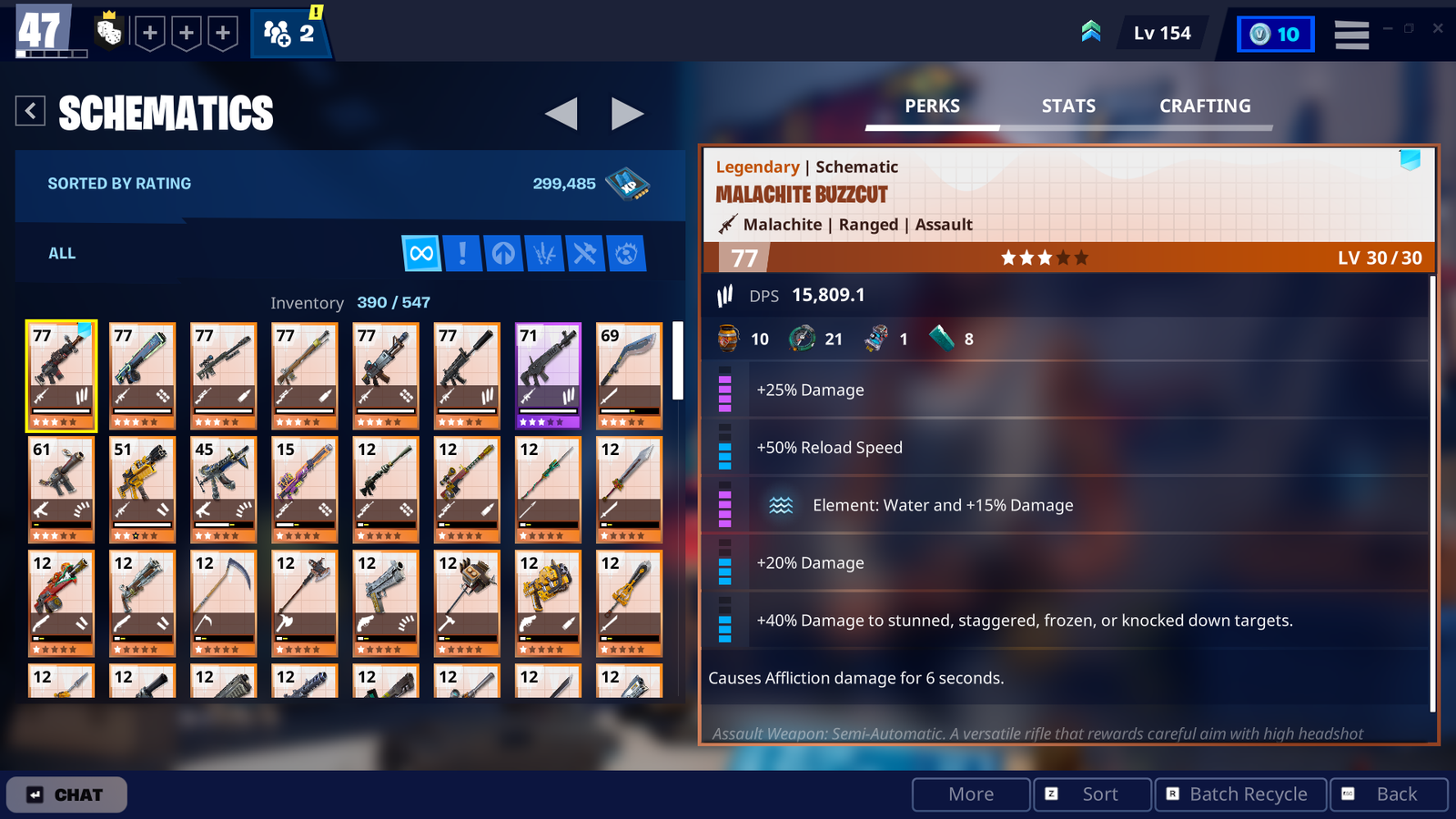Apply the crossed tools filter
Image resolution: width=1456 pixels, height=819 pixels.
click(584, 253)
